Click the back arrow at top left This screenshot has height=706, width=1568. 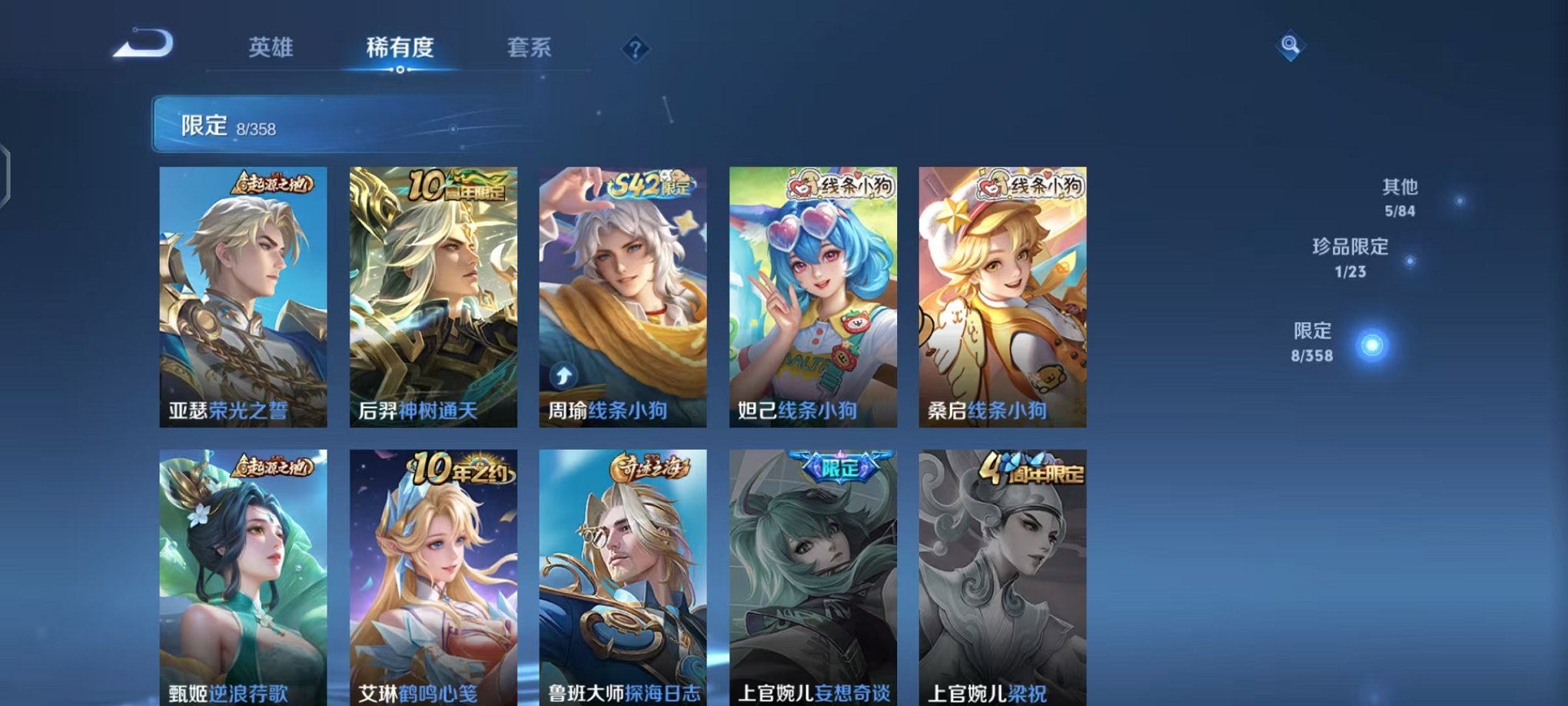click(x=143, y=44)
